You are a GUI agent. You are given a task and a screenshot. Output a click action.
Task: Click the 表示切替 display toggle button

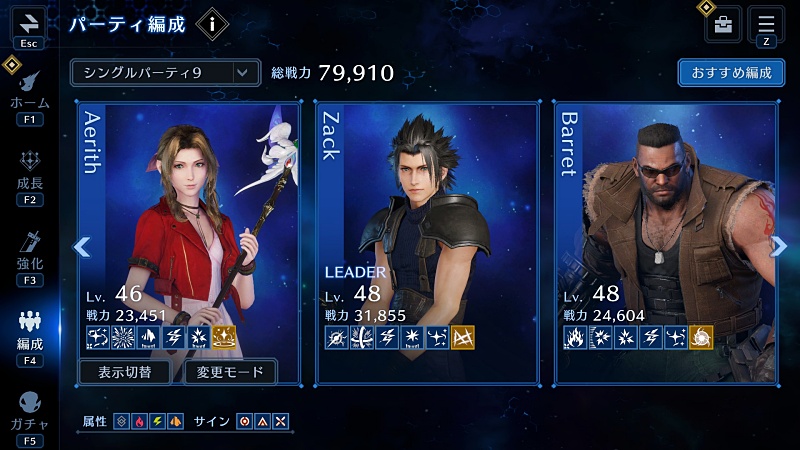[128, 373]
